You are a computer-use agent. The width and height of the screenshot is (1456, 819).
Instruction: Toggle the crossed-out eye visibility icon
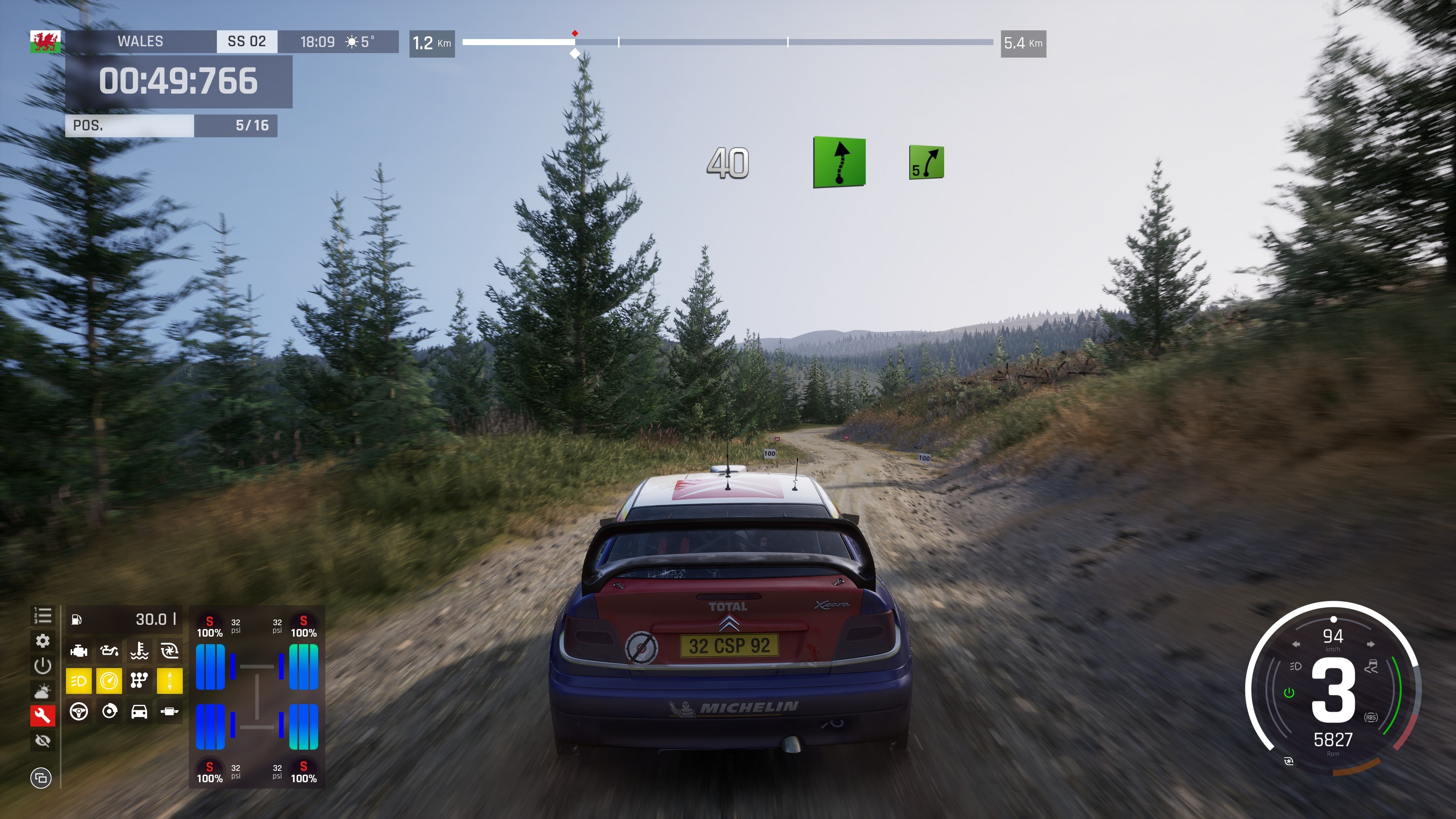[42, 741]
